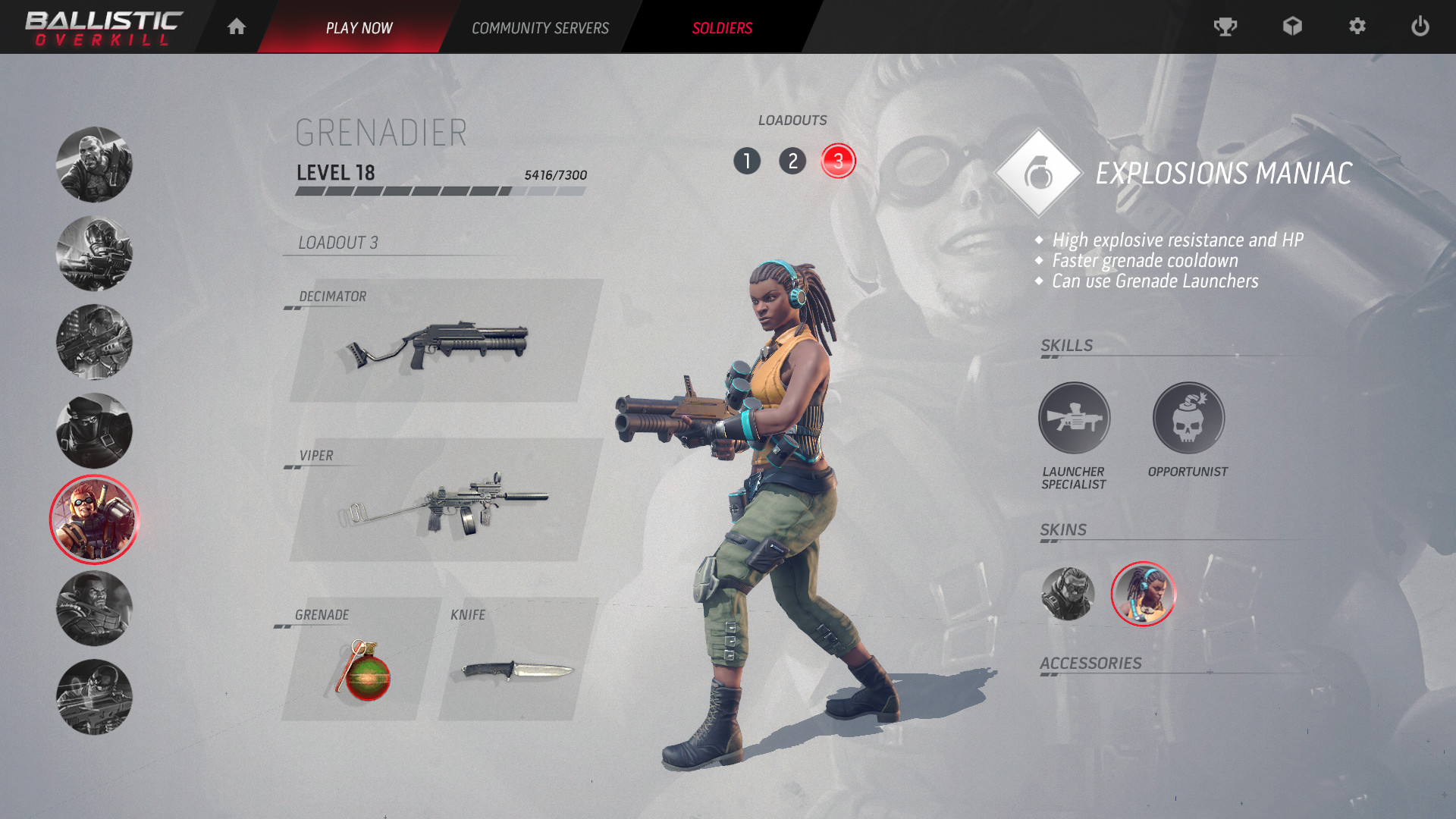Viewport: 1456px width, 819px height.
Task: Open the home screen
Action: tap(236, 27)
